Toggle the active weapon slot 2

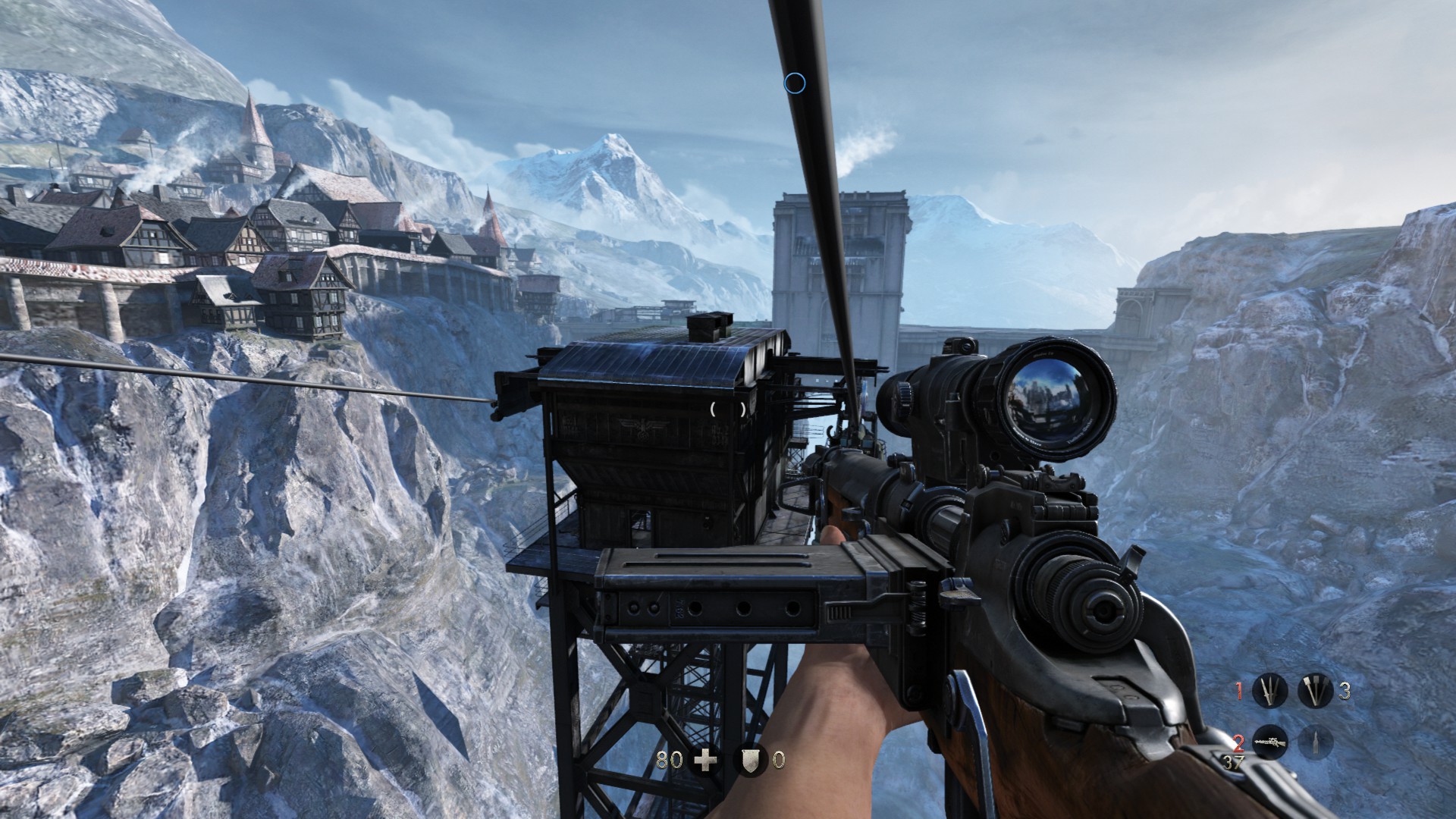pos(1238,742)
